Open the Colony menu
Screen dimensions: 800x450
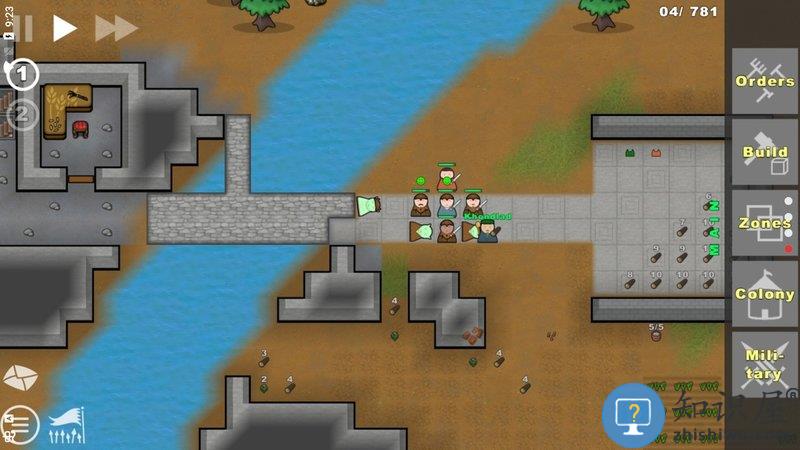point(764,294)
